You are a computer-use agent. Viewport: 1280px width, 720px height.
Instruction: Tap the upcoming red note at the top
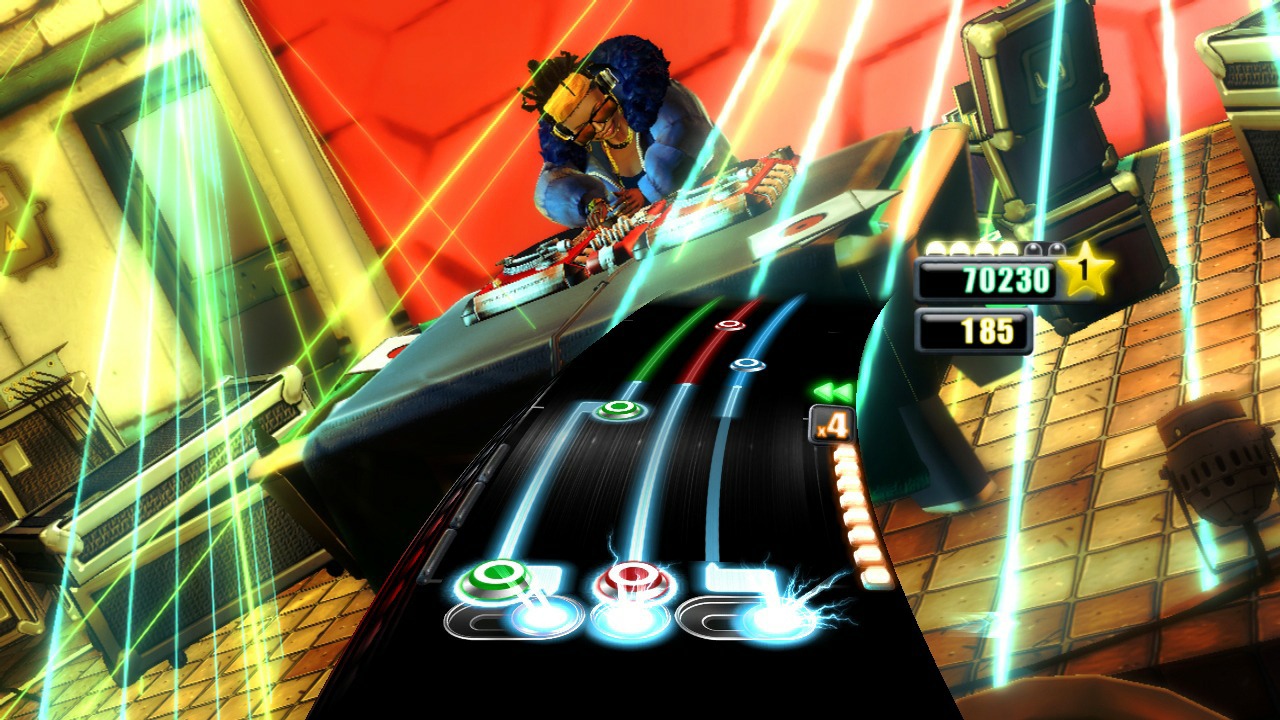tap(729, 323)
